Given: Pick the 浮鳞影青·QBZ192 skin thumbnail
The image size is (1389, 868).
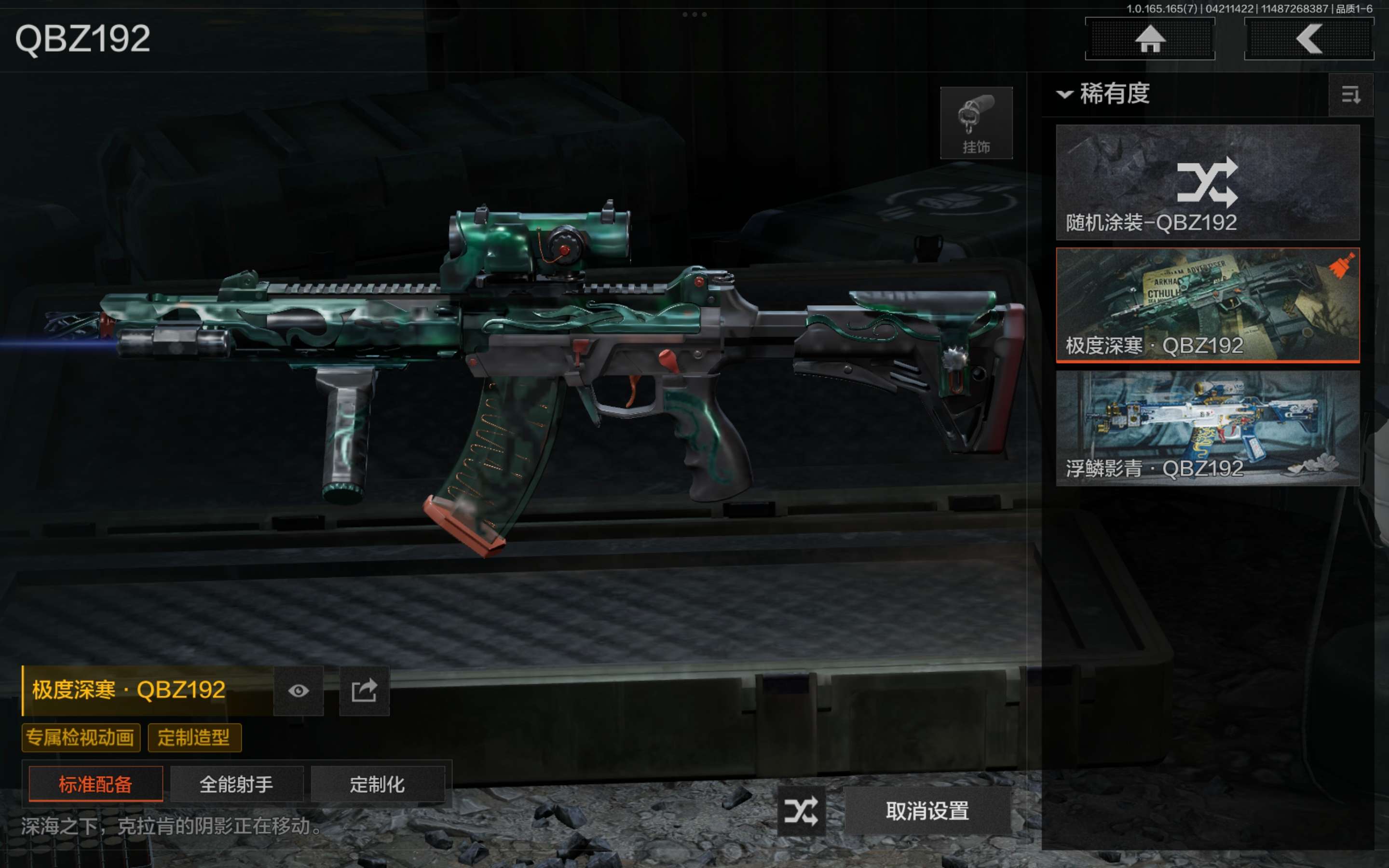Looking at the screenshot, I should [1207, 428].
